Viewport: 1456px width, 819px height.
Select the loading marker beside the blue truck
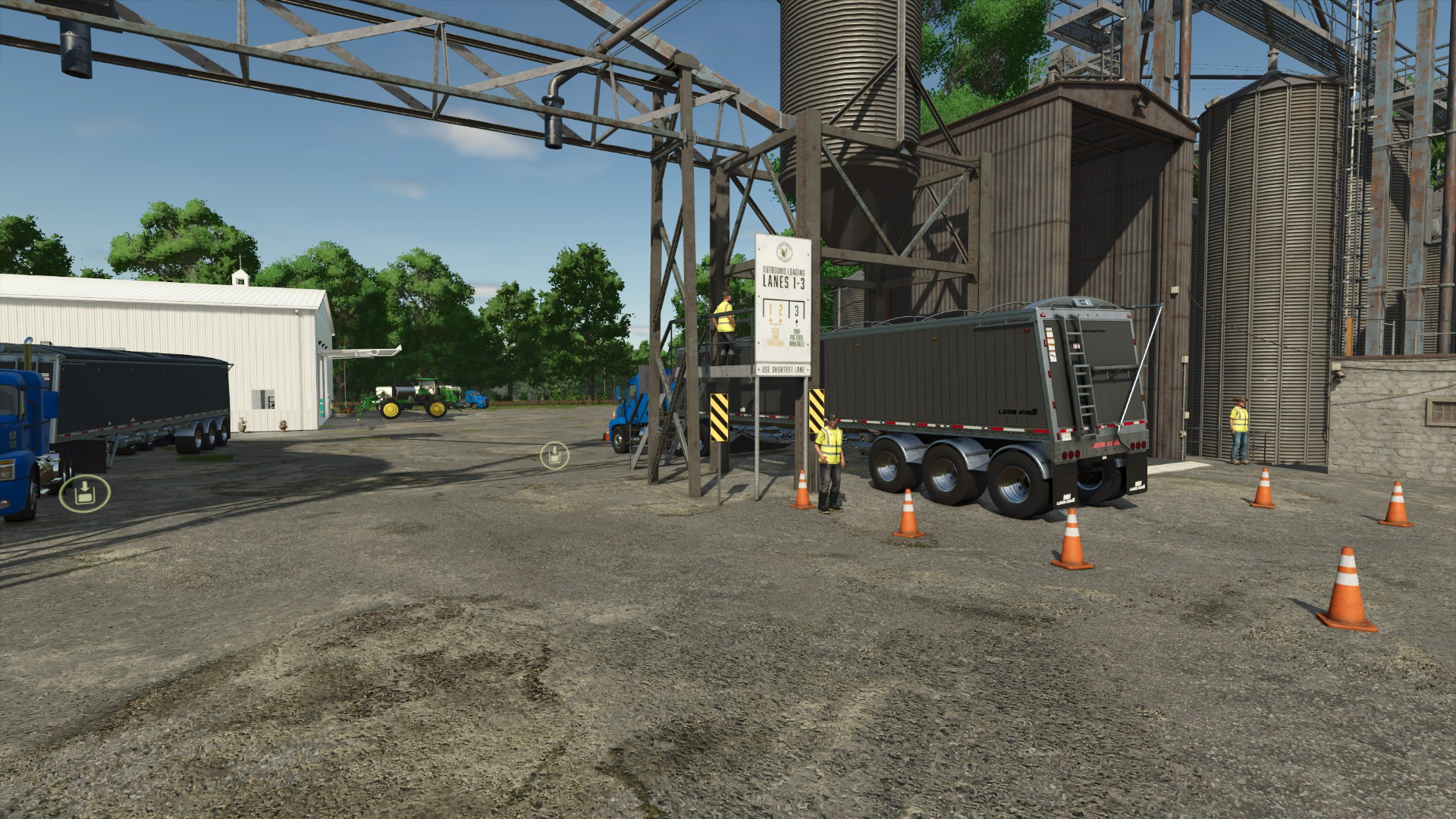[x=85, y=493]
